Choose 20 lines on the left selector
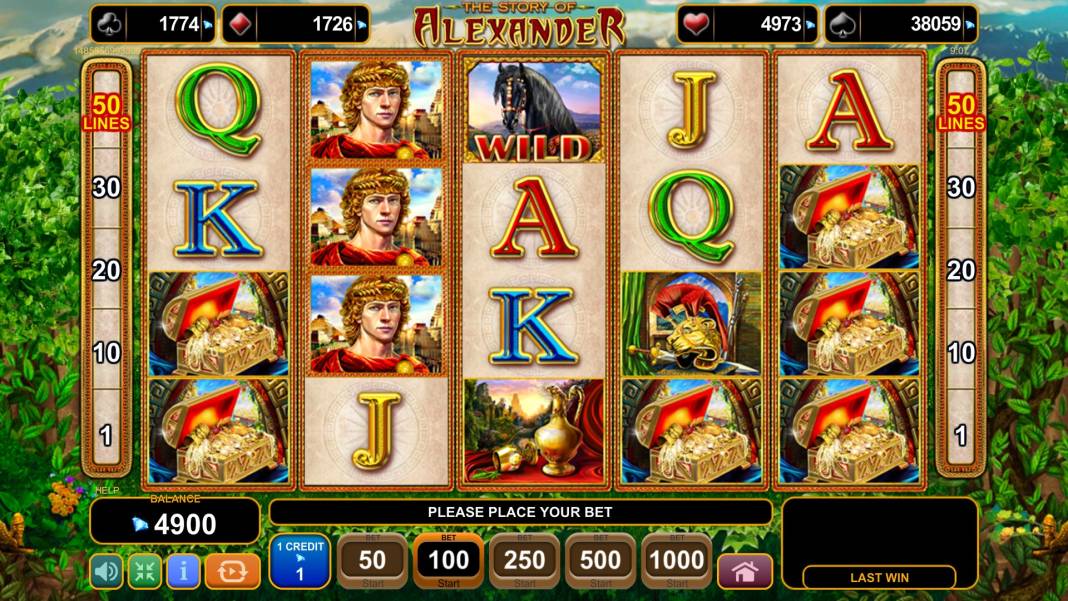The height and width of the screenshot is (601, 1068). coord(106,270)
